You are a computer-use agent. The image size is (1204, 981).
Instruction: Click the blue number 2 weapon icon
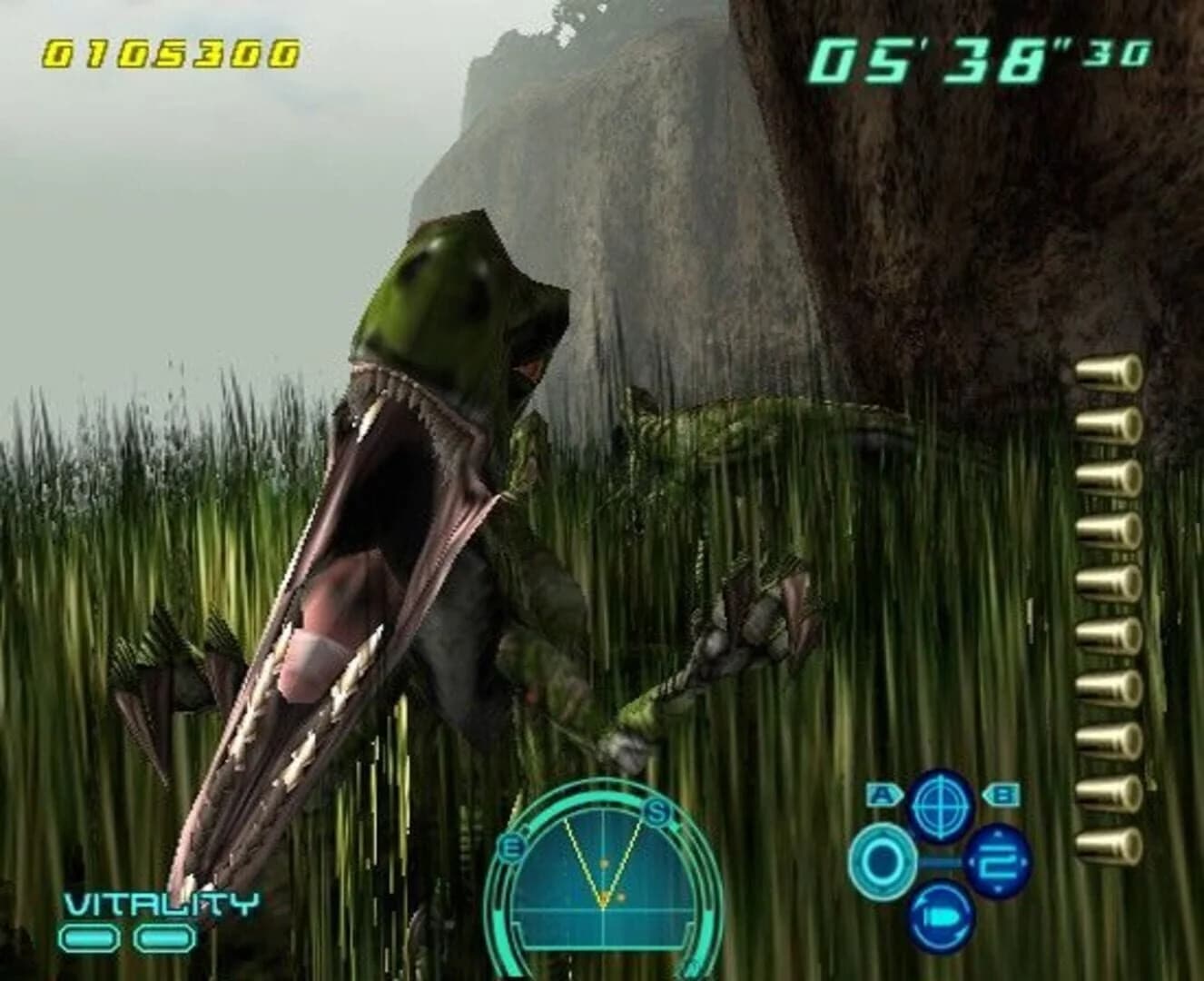[998, 862]
